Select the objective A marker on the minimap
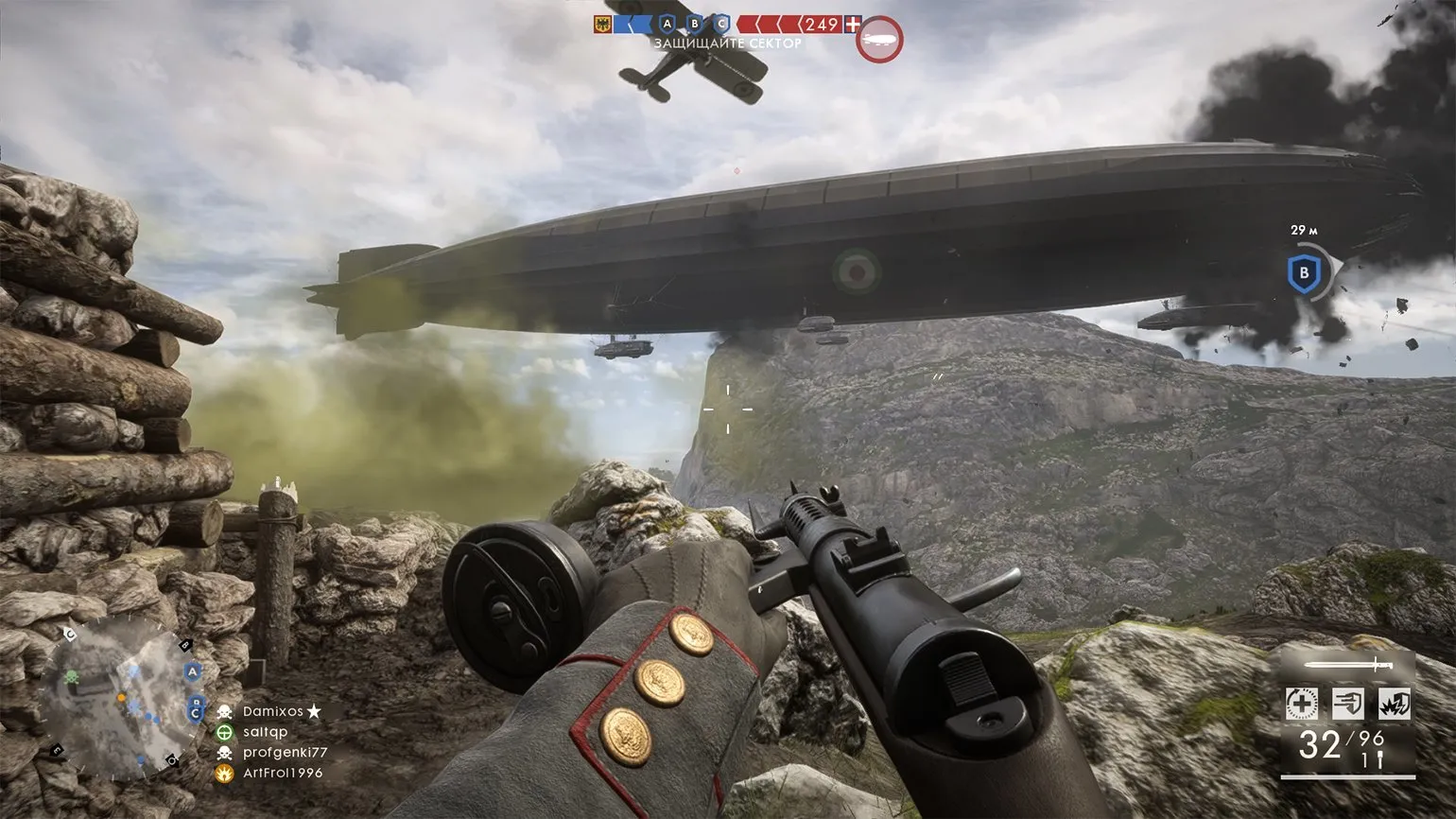 pos(193,671)
